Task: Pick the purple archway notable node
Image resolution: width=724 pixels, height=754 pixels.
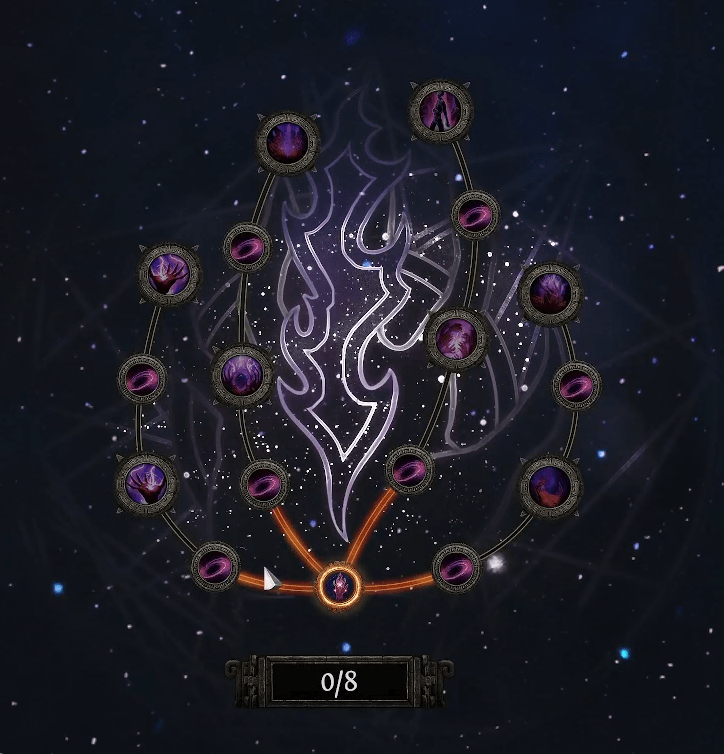Action: click(242, 374)
